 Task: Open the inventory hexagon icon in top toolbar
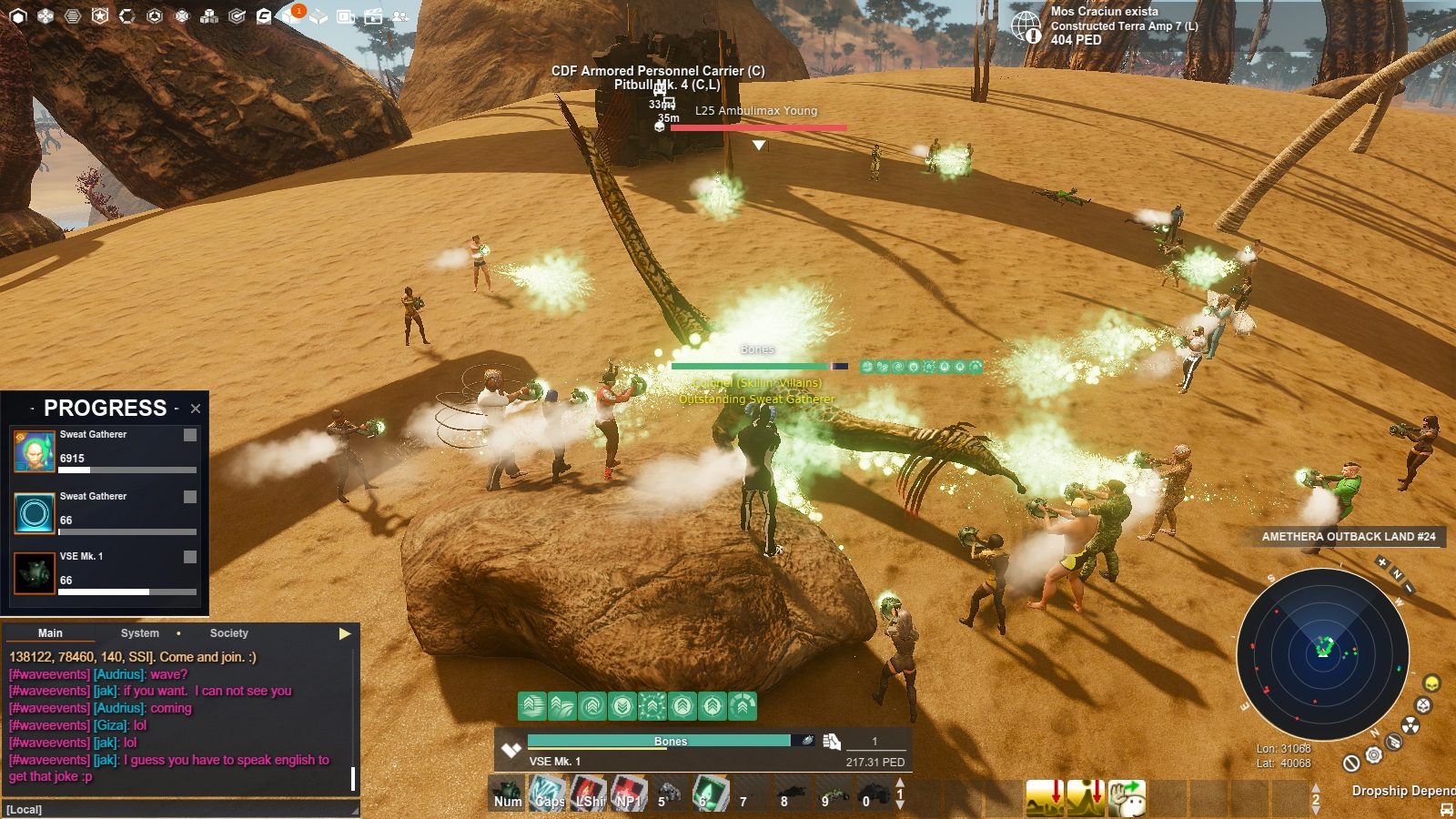[x=18, y=15]
